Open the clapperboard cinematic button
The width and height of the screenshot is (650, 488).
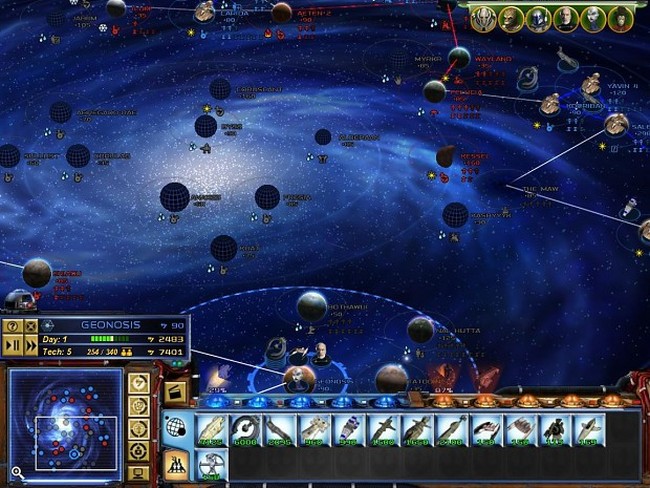pyautogui.click(x=177, y=391)
